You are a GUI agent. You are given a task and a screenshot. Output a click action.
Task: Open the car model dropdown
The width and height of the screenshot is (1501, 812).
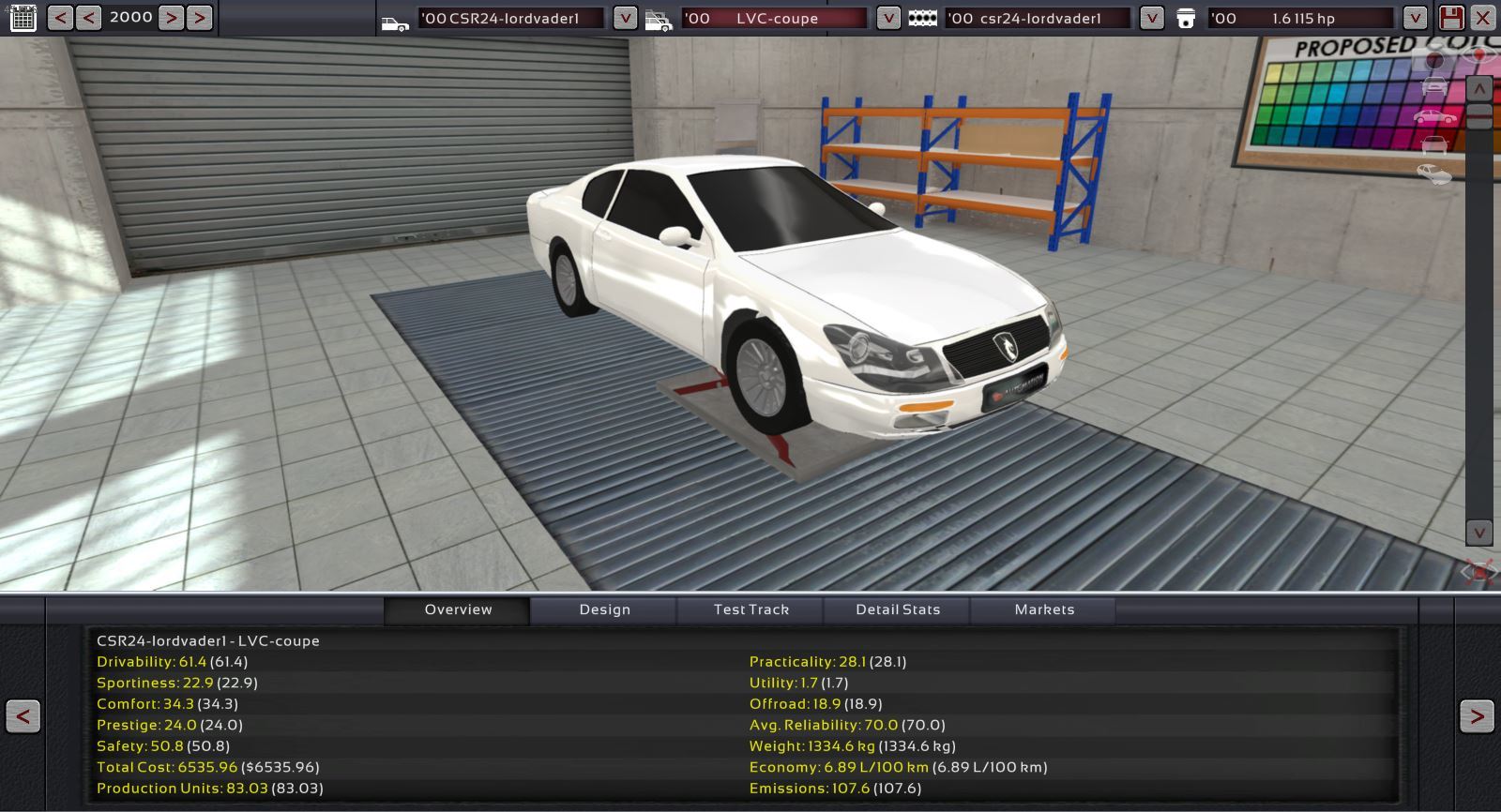pos(625,18)
